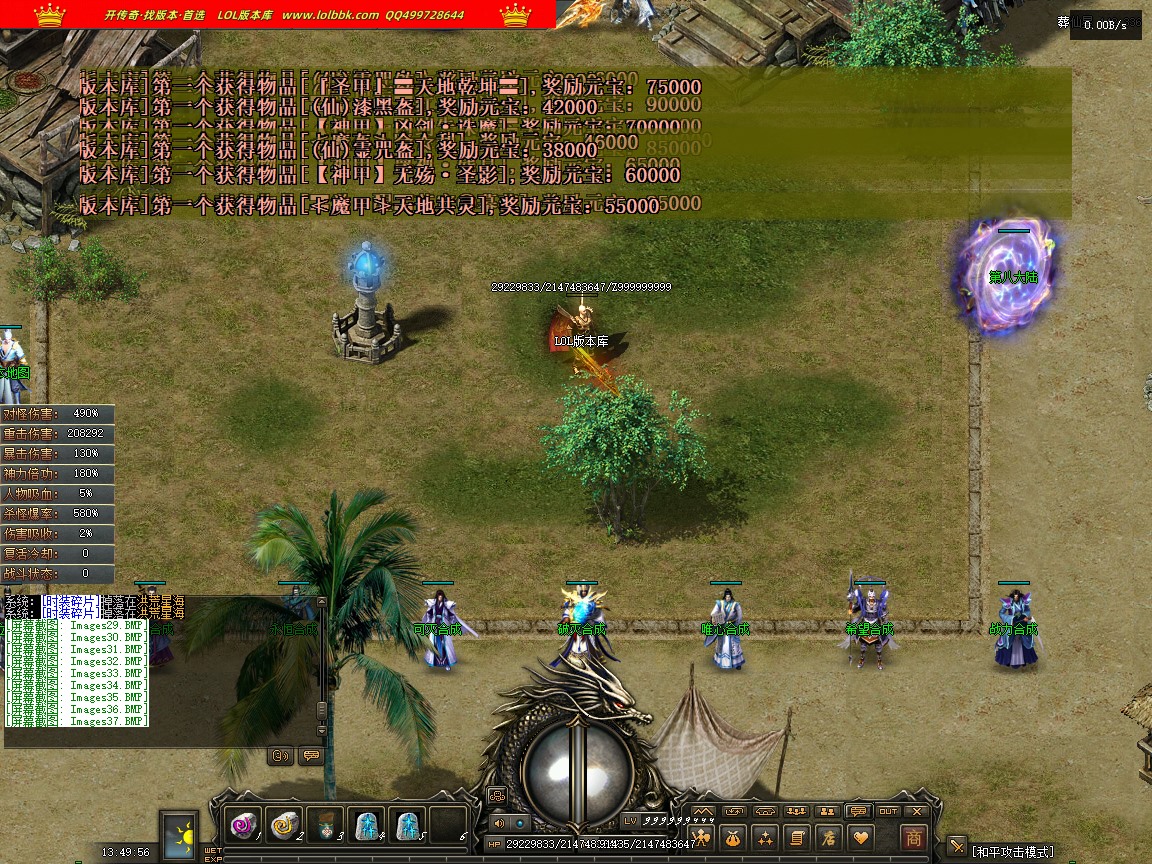Click the sun day-night indicator
Screen dimensions: 1152x864
click(x=180, y=834)
